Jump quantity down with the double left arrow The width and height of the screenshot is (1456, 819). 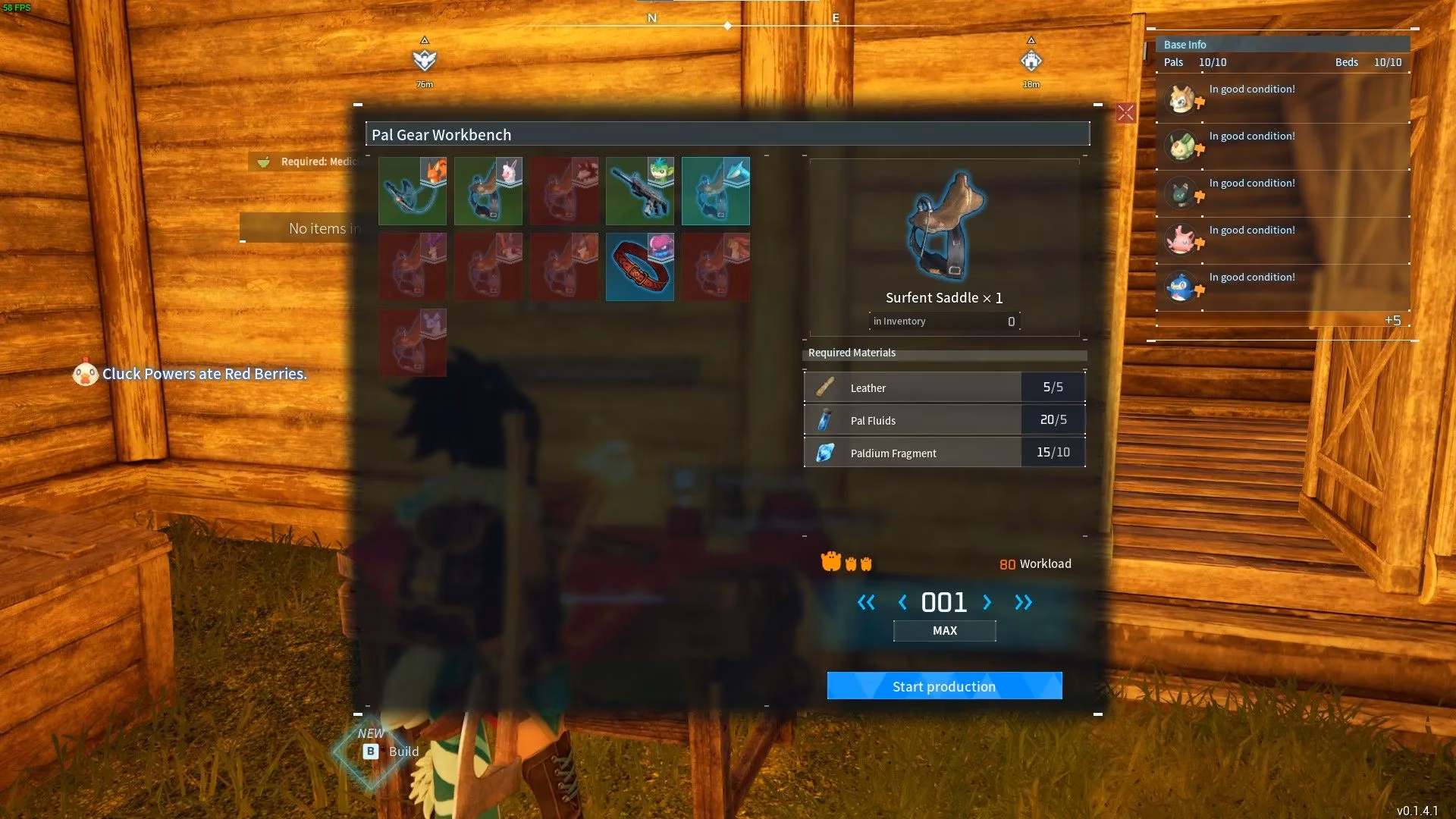(866, 602)
